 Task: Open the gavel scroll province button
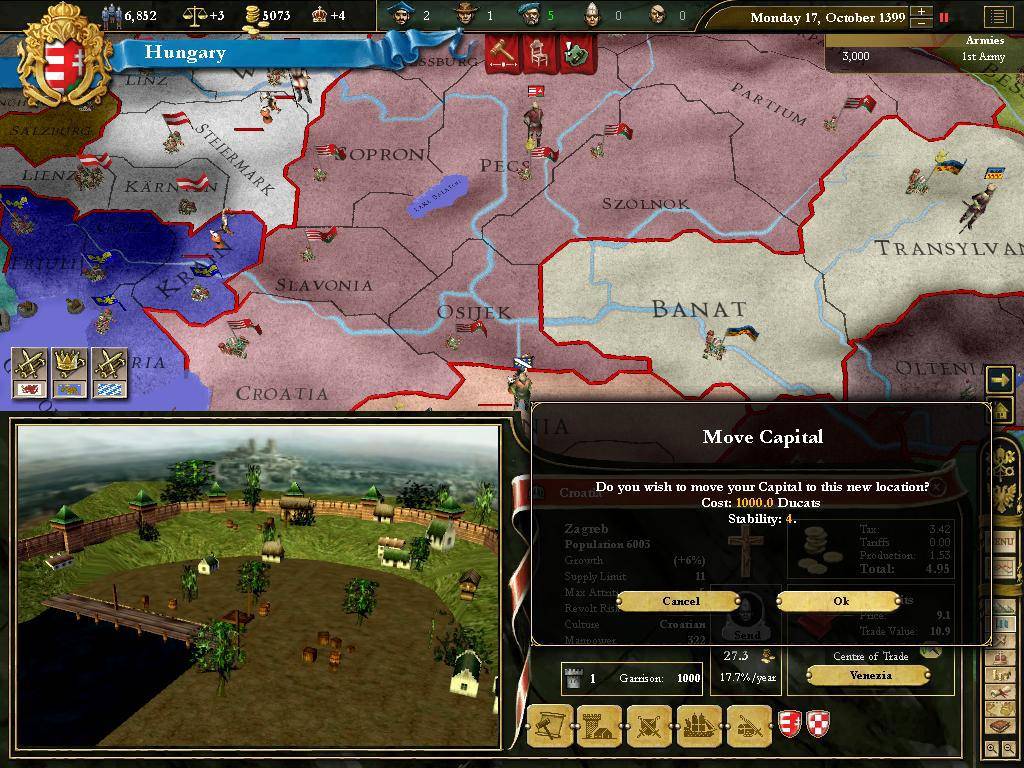tap(550, 726)
